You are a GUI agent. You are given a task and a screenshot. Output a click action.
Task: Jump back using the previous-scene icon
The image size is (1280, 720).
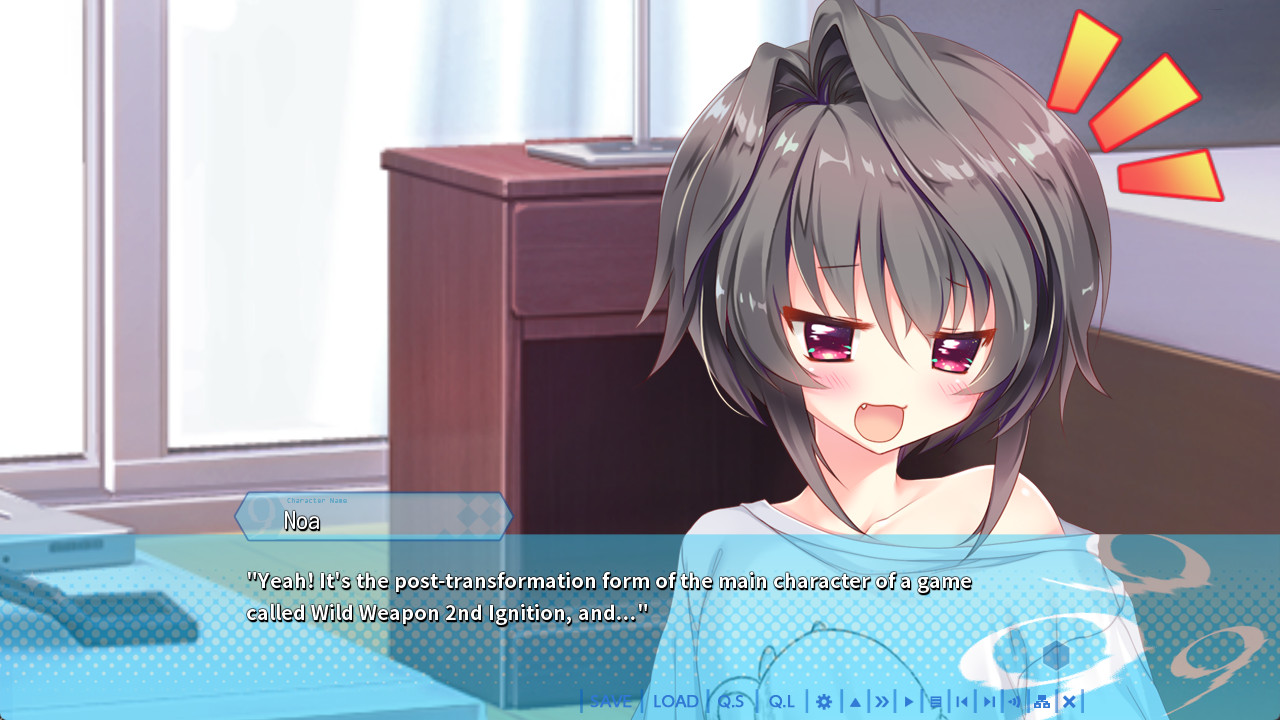pyautogui.click(x=961, y=701)
